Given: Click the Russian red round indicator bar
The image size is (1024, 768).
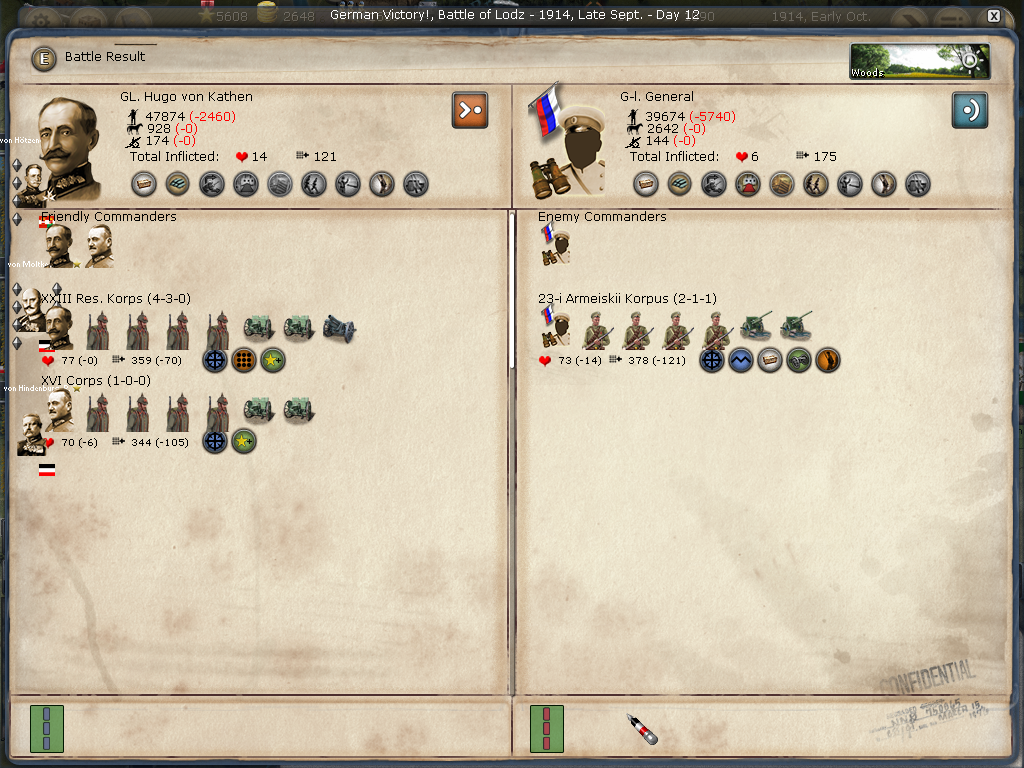Looking at the screenshot, I should [x=546, y=728].
